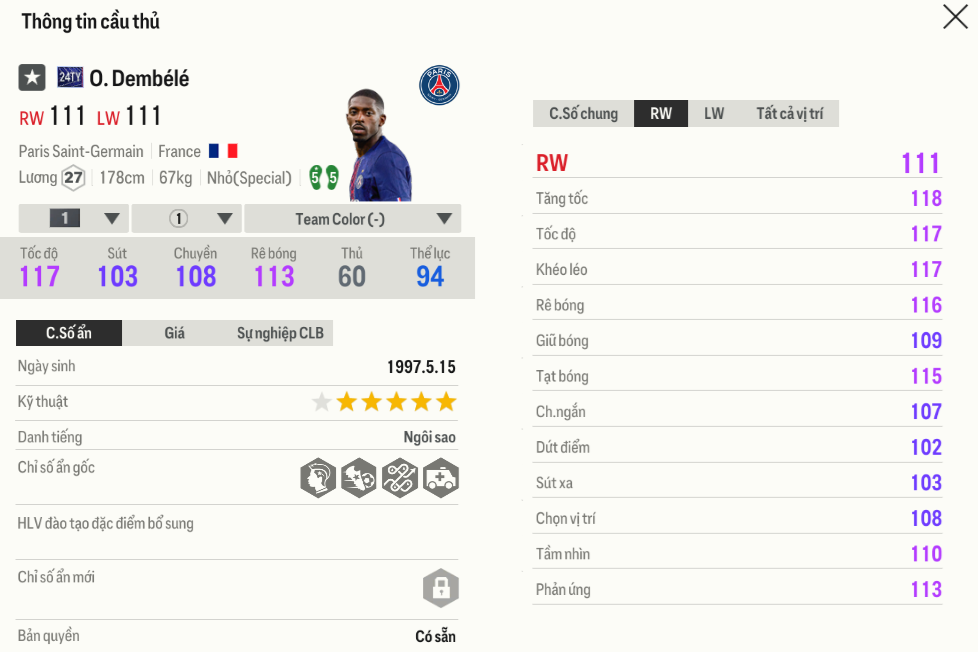
Task: Show the LW position stats tab
Action: [714, 114]
